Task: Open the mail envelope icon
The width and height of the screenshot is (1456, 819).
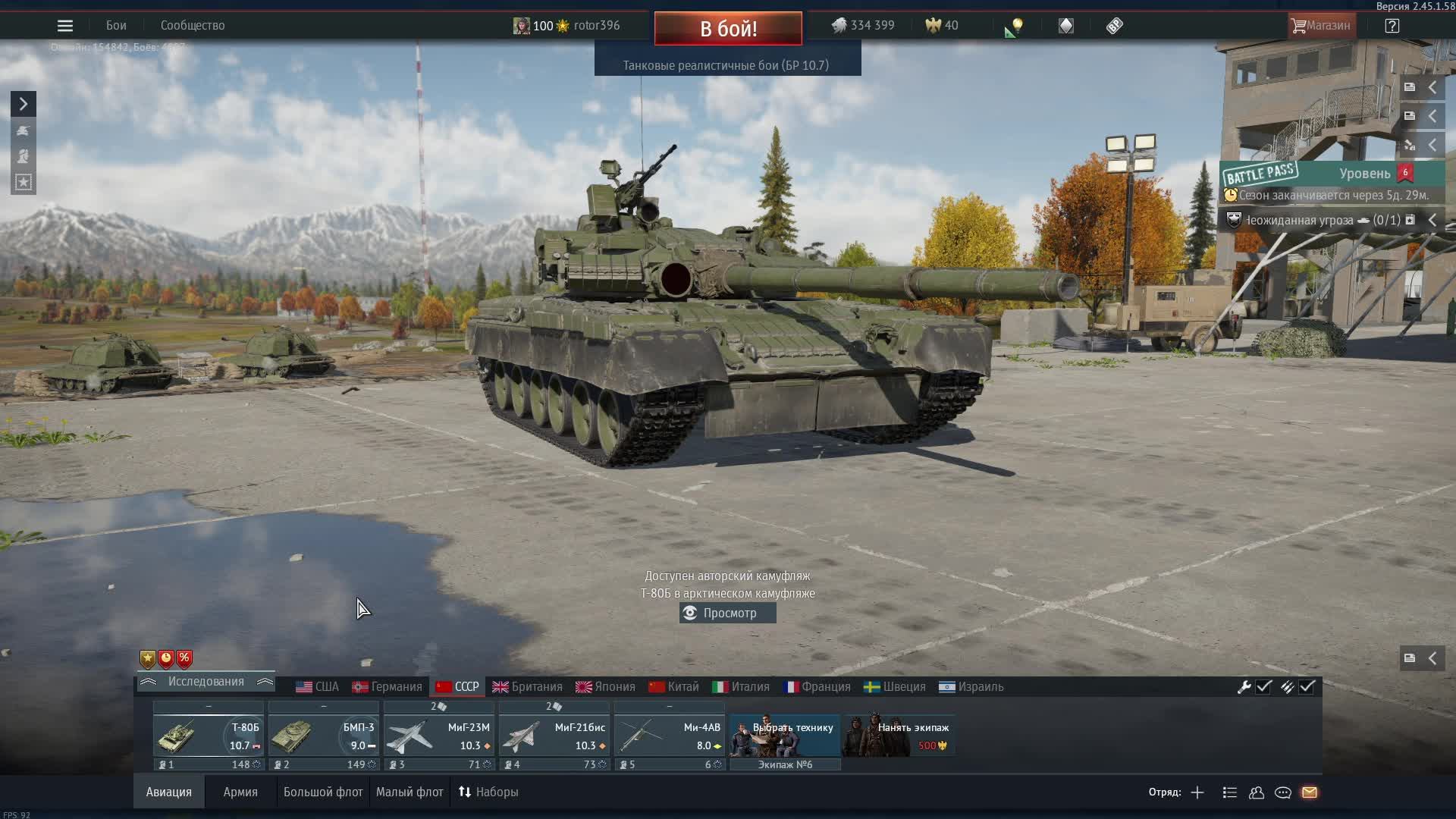Action: (x=1310, y=792)
